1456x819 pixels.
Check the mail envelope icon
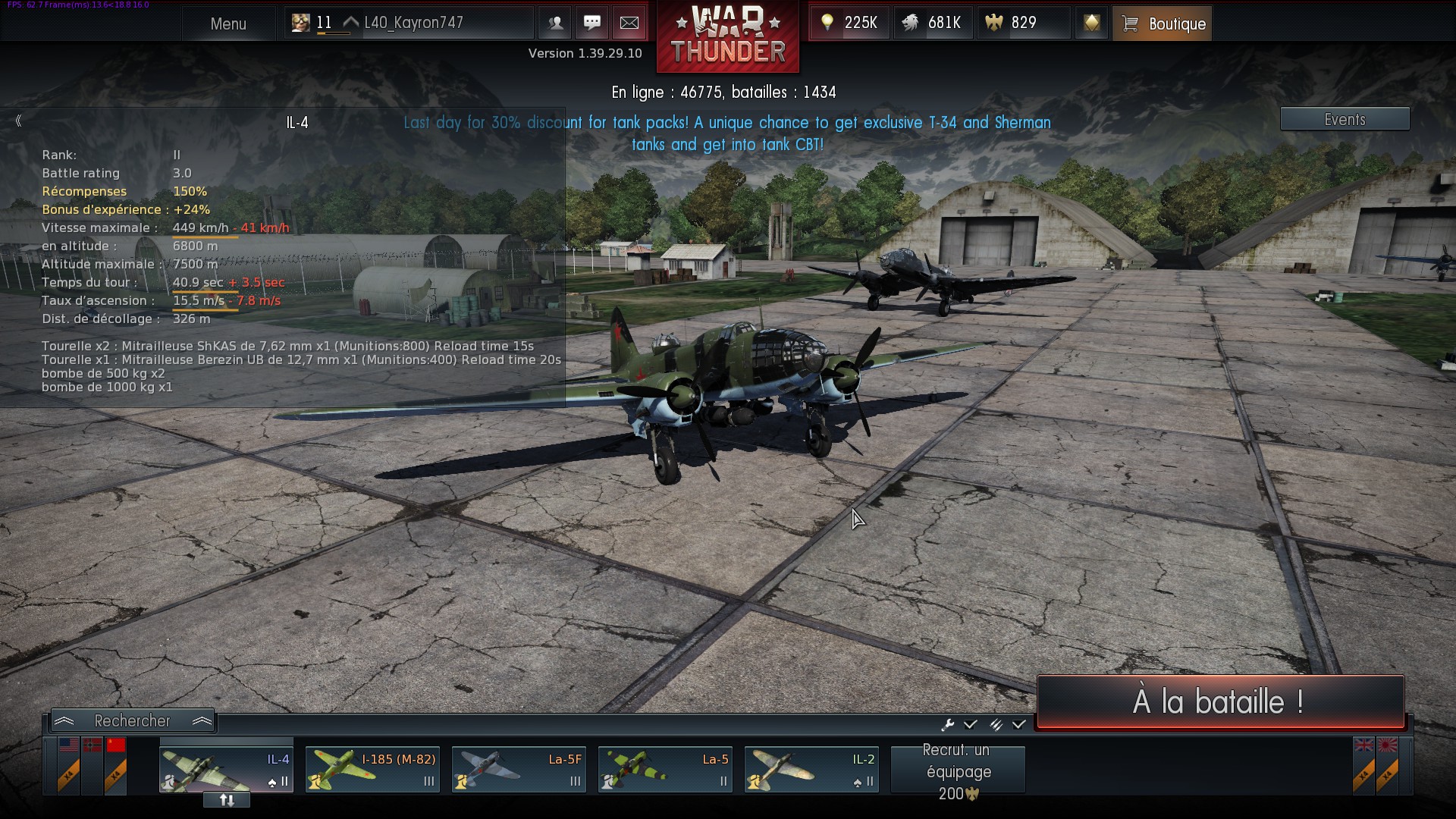tap(629, 23)
